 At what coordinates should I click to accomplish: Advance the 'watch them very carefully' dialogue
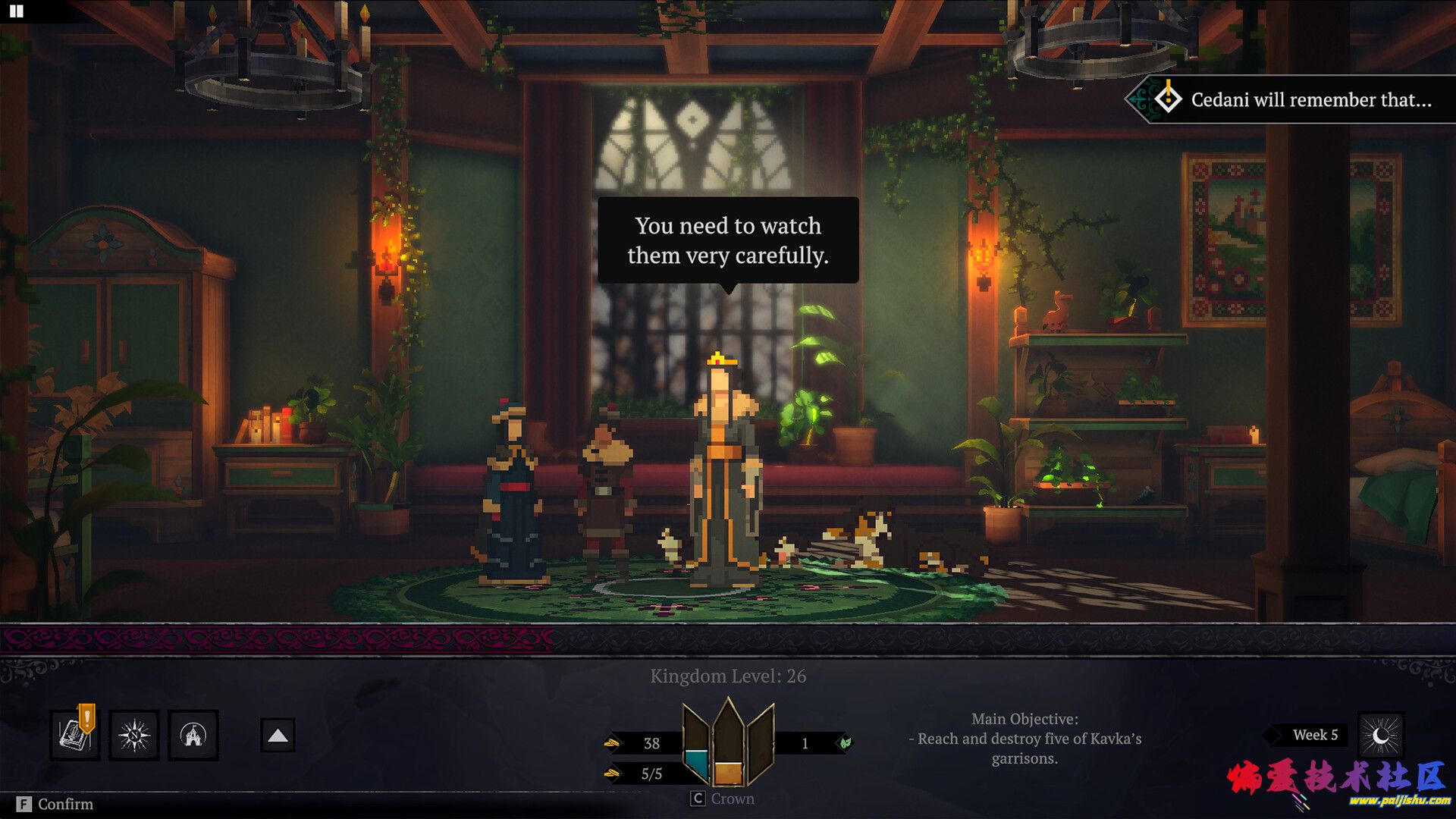point(728,240)
